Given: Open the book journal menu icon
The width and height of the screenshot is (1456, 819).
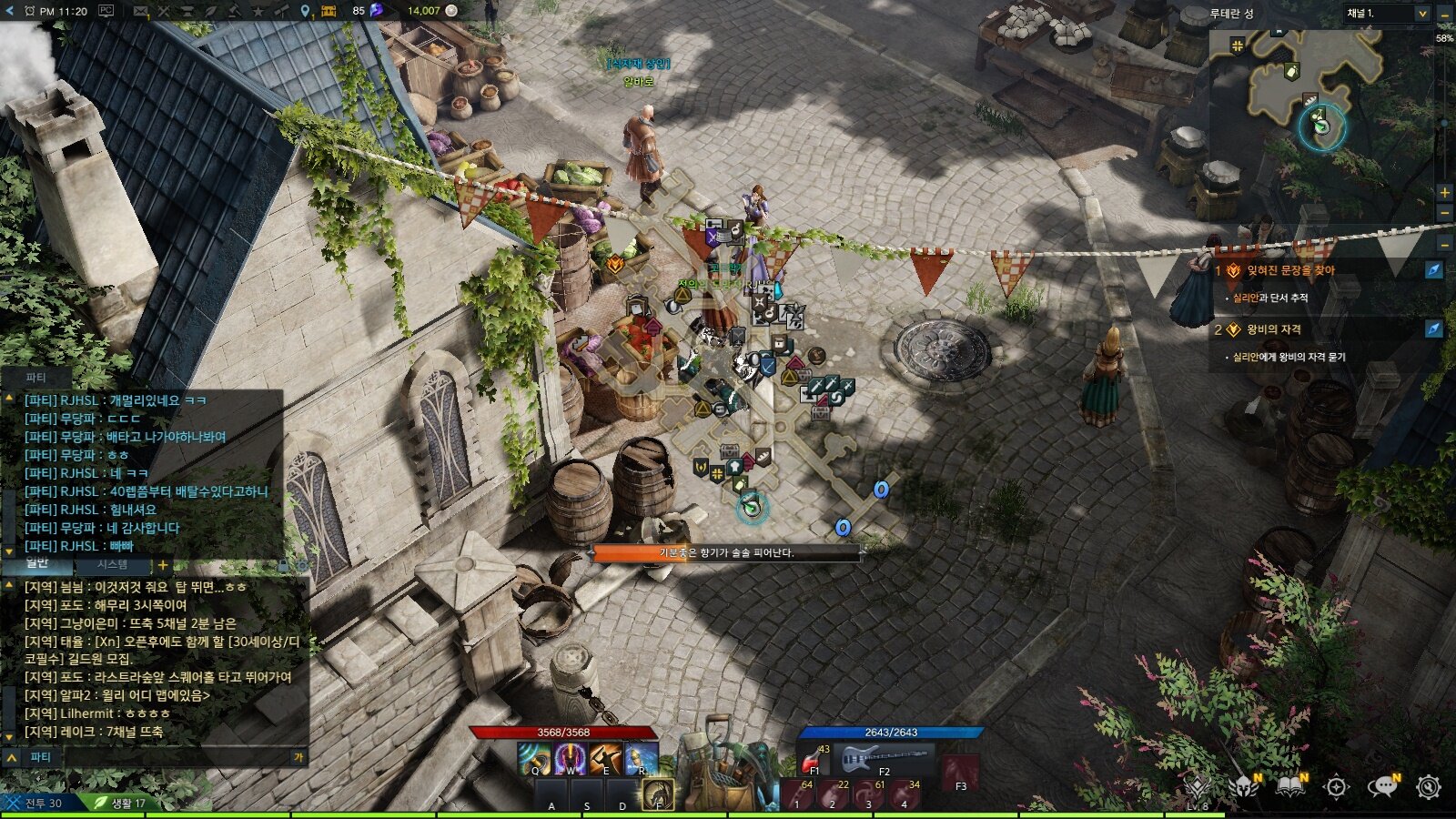Looking at the screenshot, I should coord(1290,787).
